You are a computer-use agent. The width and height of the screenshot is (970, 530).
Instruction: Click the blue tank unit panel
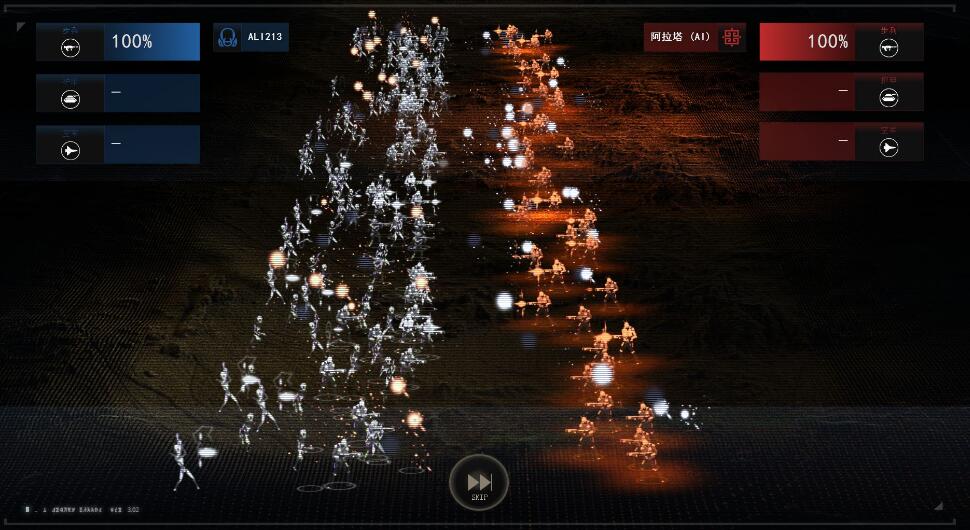point(118,93)
